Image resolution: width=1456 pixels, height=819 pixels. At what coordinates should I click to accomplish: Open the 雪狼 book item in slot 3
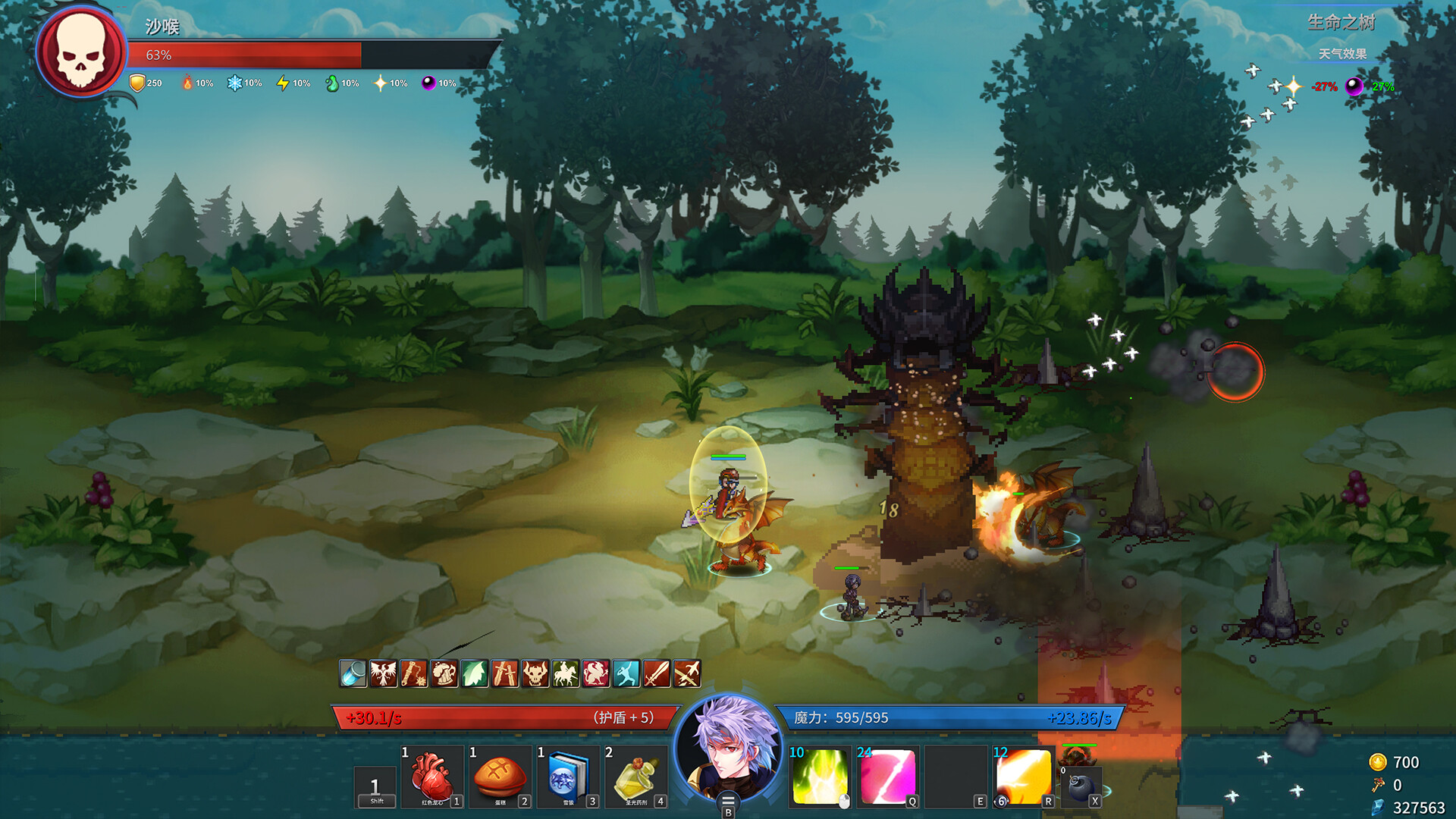click(x=568, y=775)
